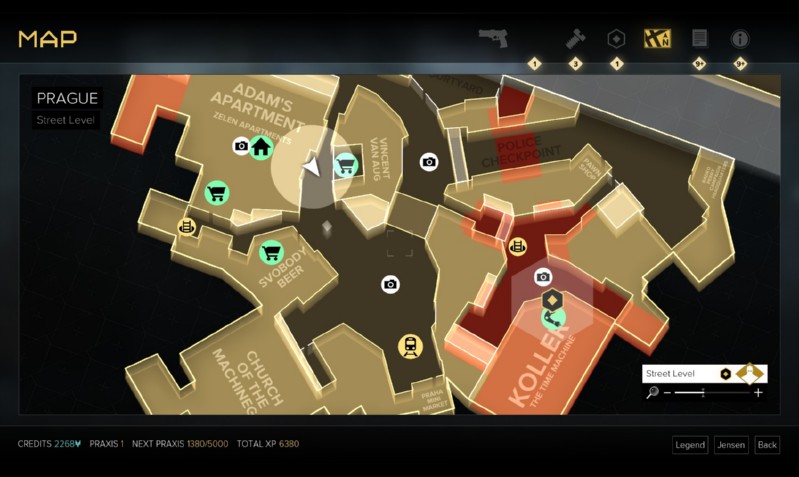Image resolution: width=799 pixels, height=477 pixels.
Task: Zoom out with the minus button
Action: click(667, 393)
